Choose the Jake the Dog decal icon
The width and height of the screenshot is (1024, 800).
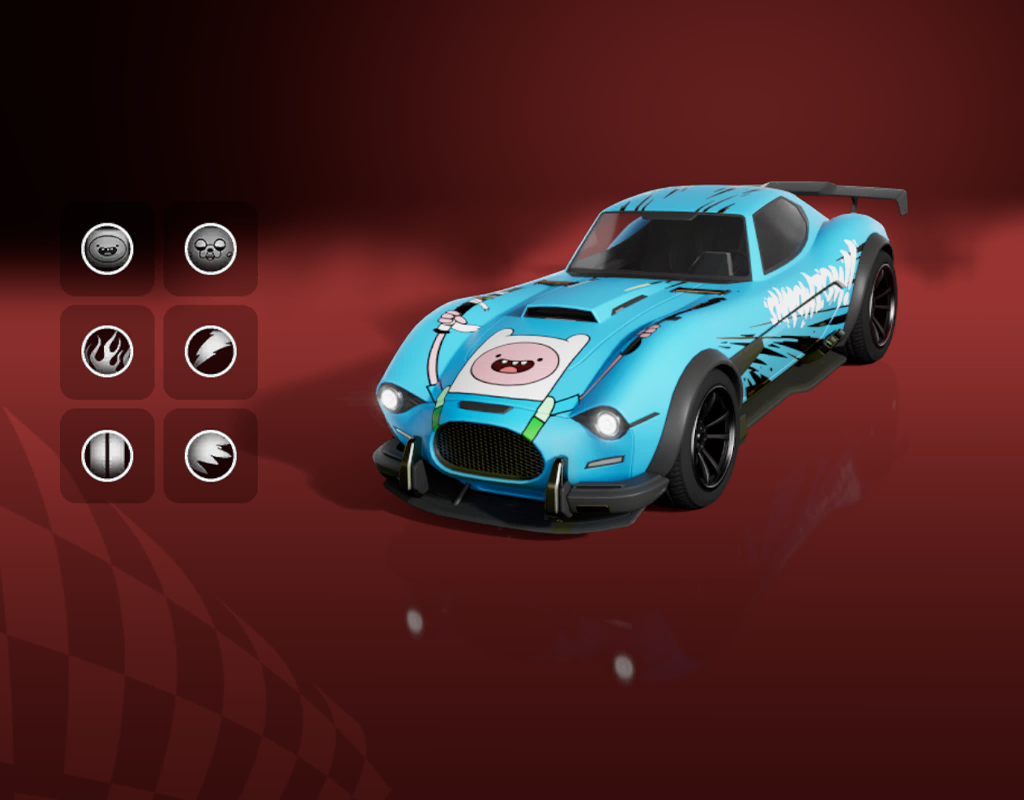(x=211, y=249)
